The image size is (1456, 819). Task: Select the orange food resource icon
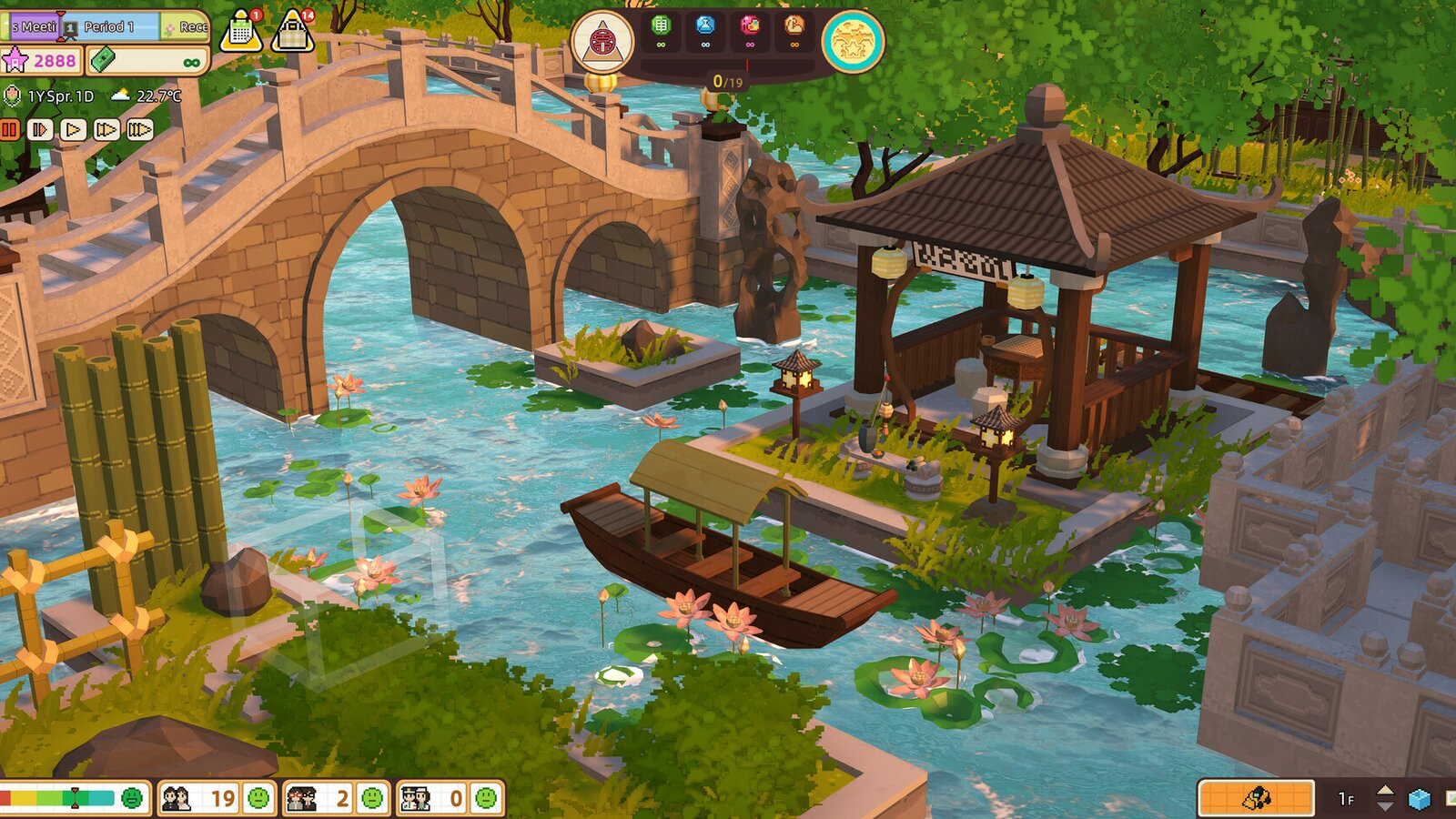tap(795, 25)
